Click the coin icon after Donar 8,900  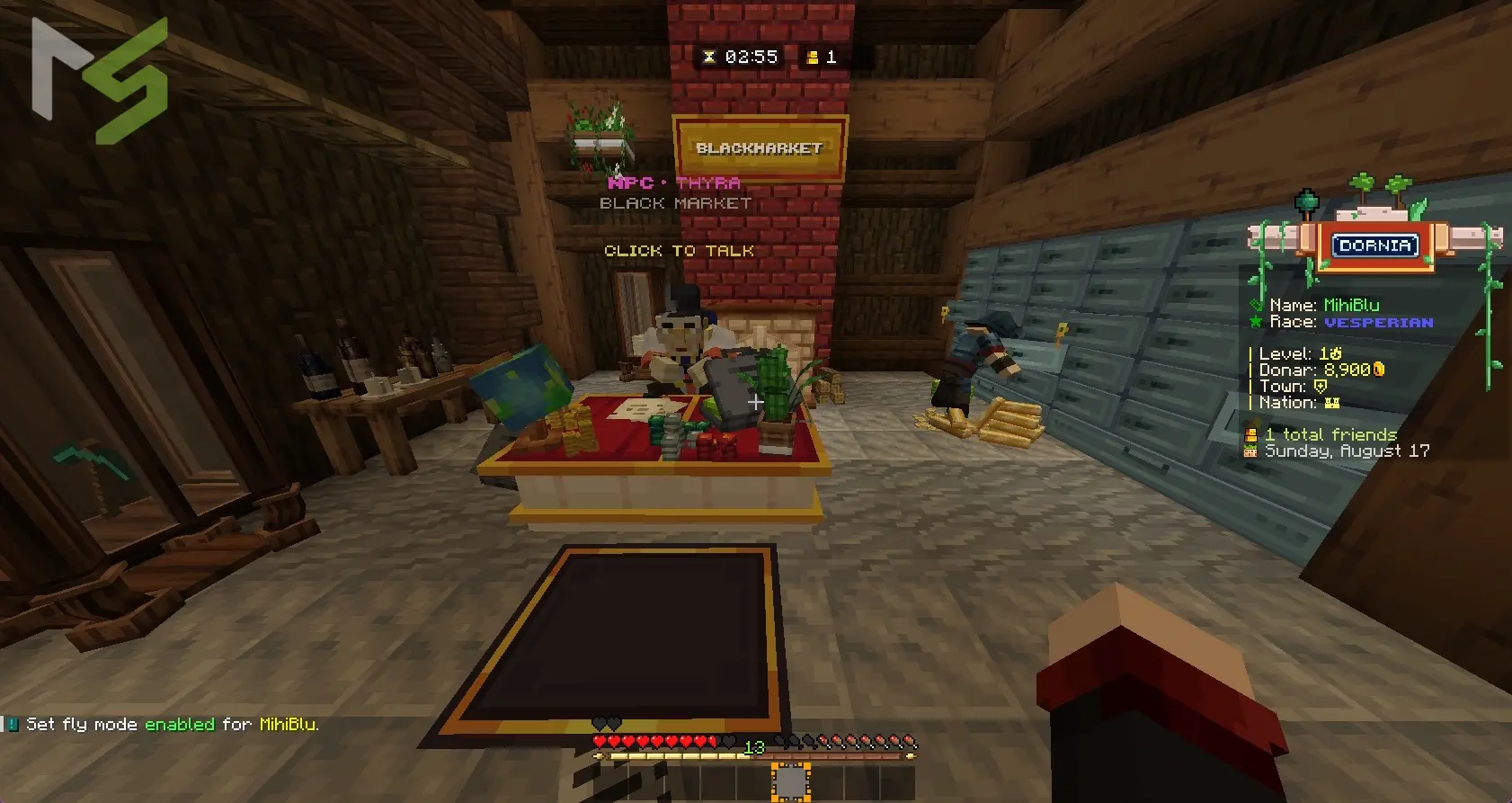(1379, 370)
